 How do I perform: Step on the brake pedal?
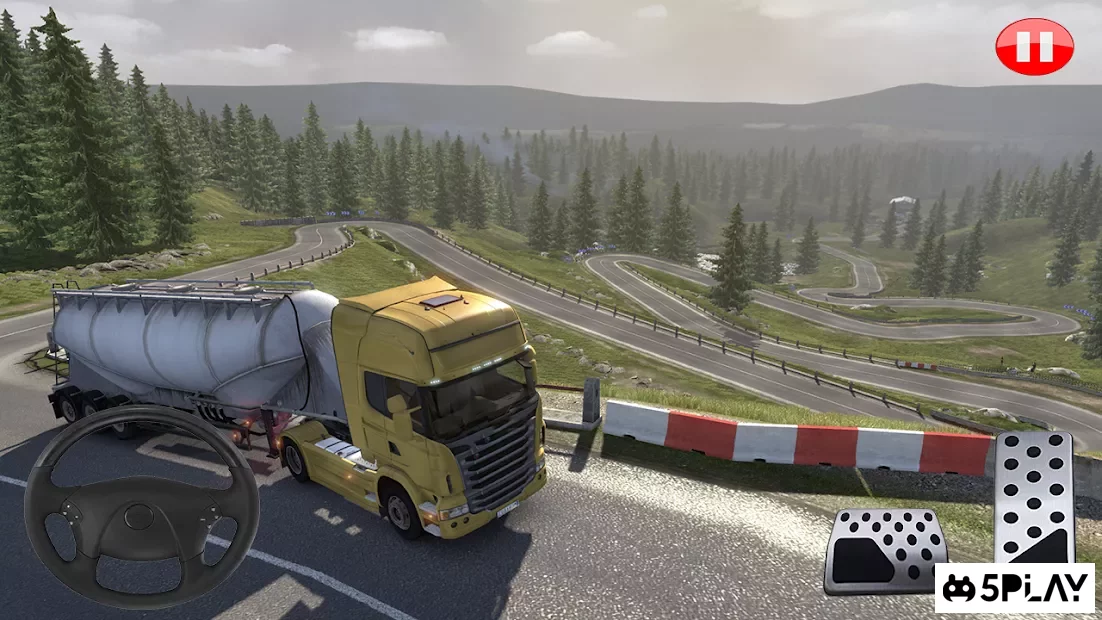(884, 551)
